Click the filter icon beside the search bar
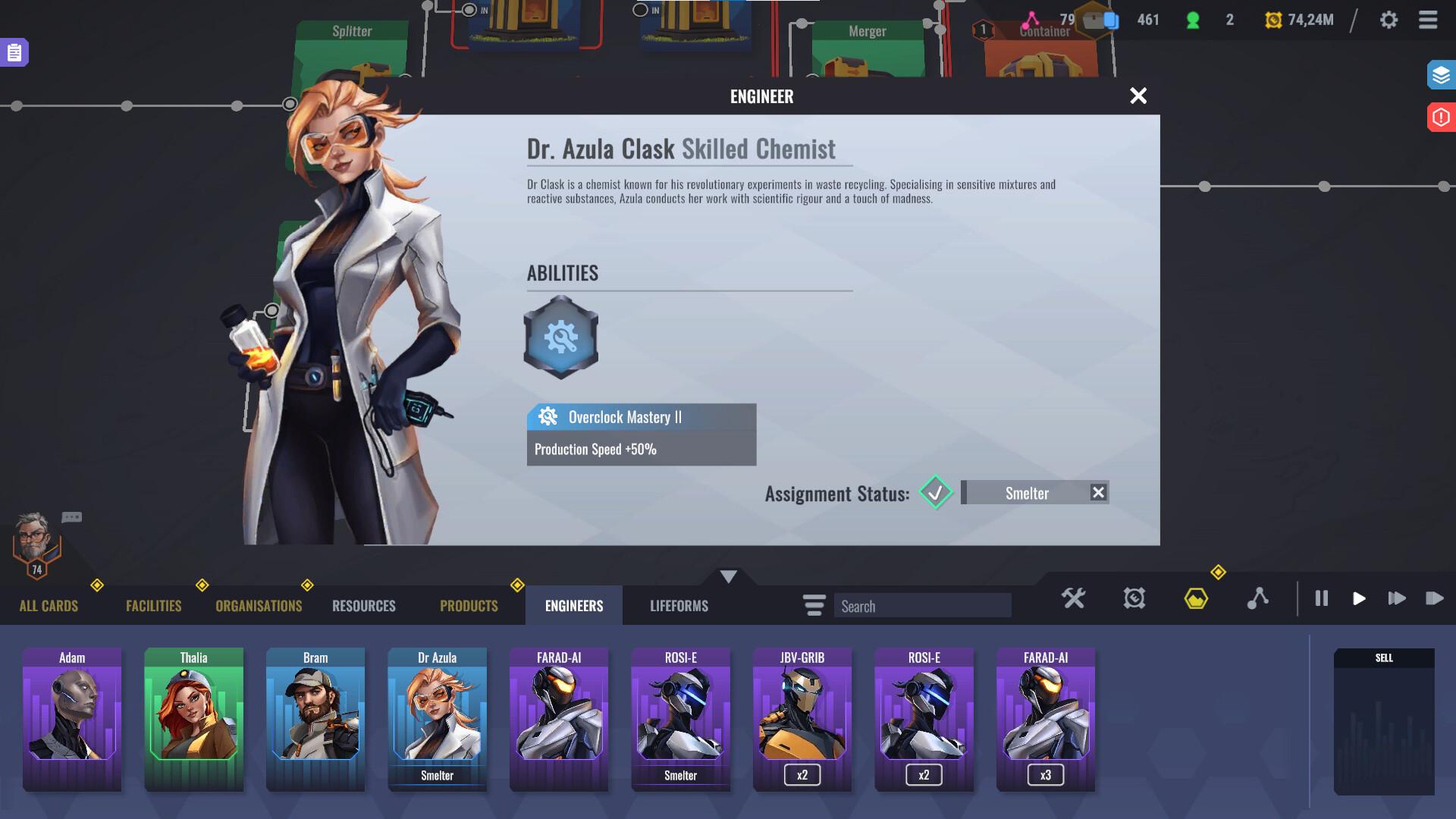The image size is (1456, 819). pos(814,605)
